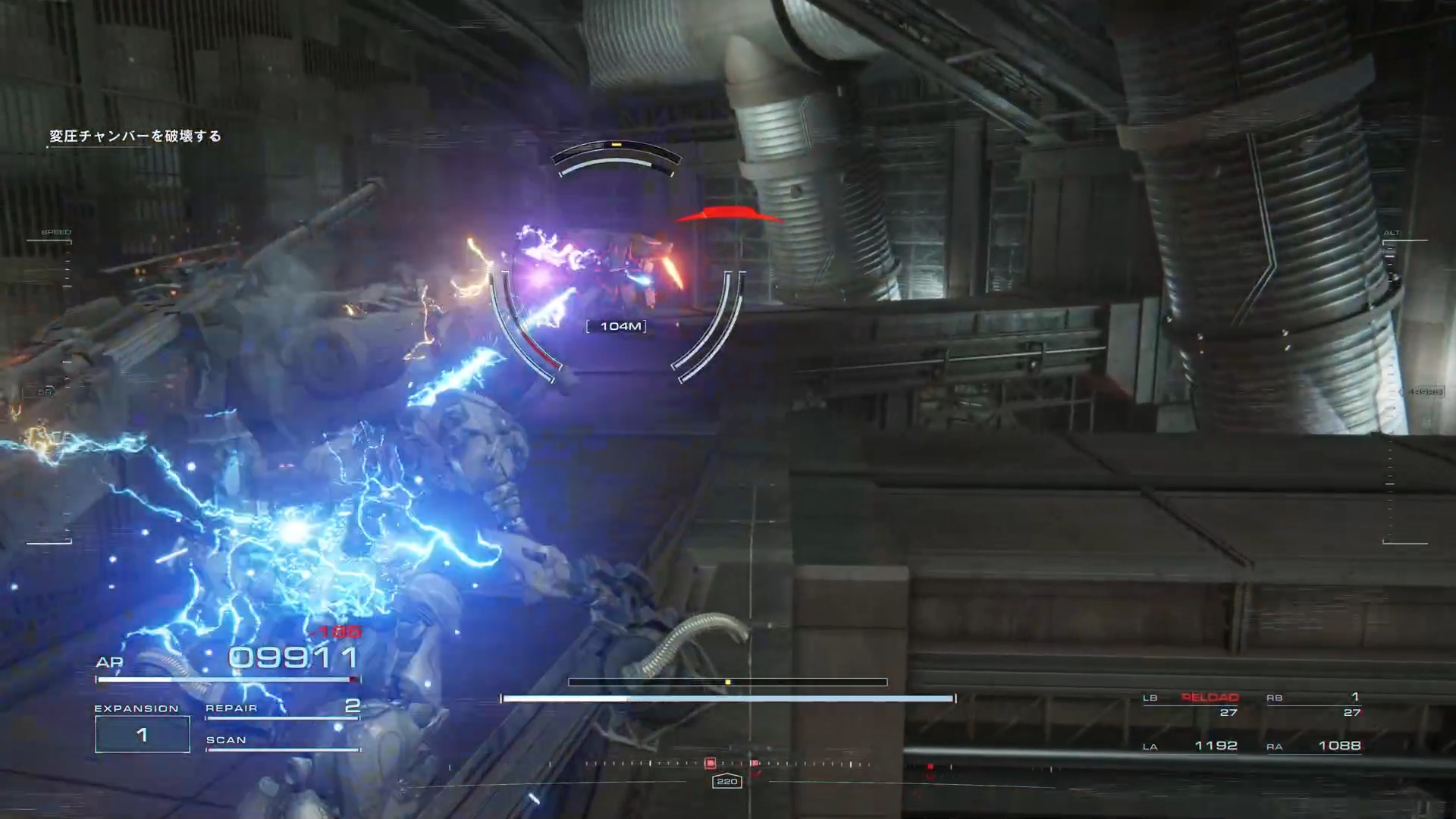Activate the Expansion core ability box
Image resolution: width=1456 pixels, height=819 pixels.
[x=142, y=734]
